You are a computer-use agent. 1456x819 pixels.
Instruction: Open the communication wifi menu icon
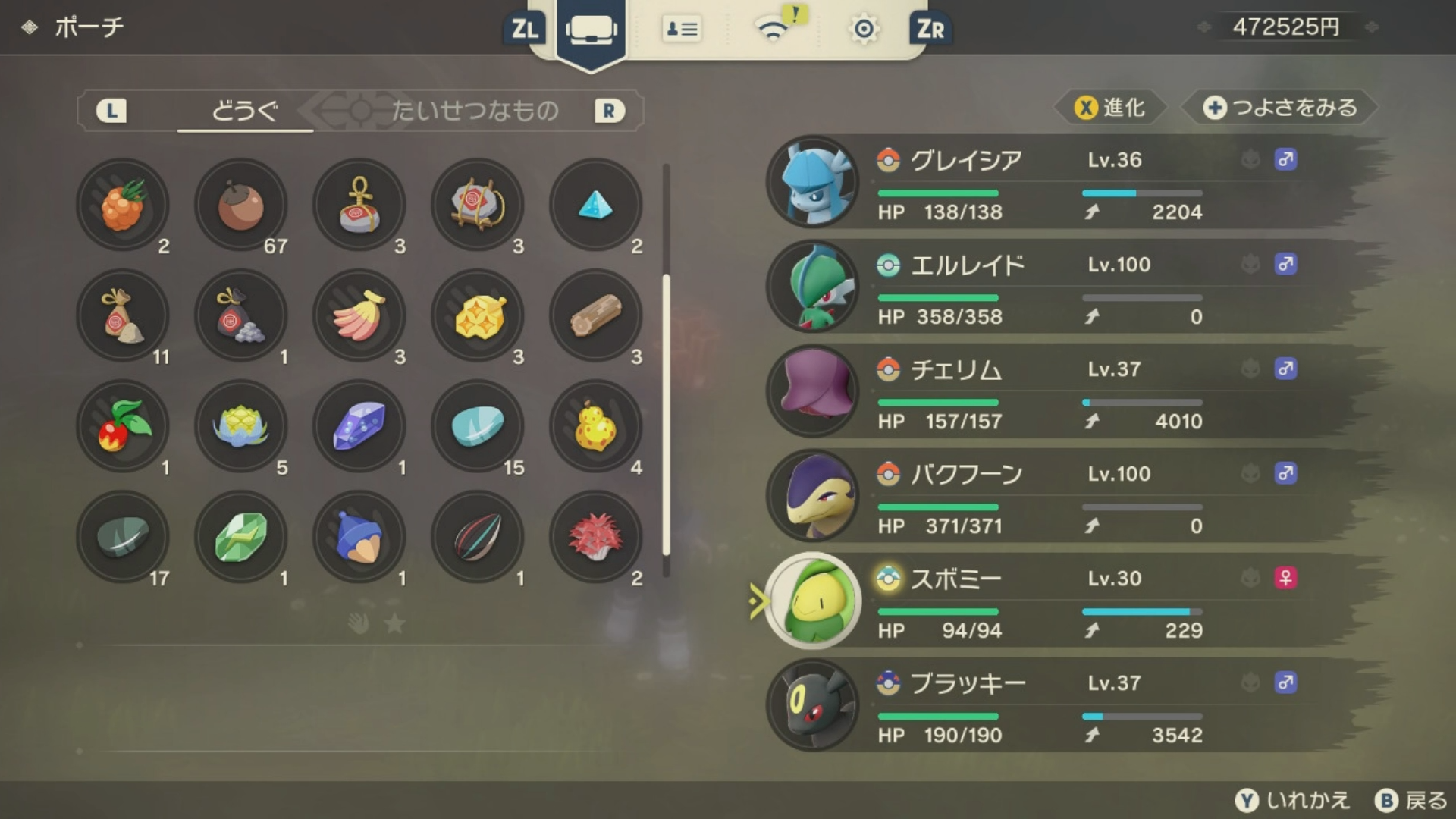(773, 30)
